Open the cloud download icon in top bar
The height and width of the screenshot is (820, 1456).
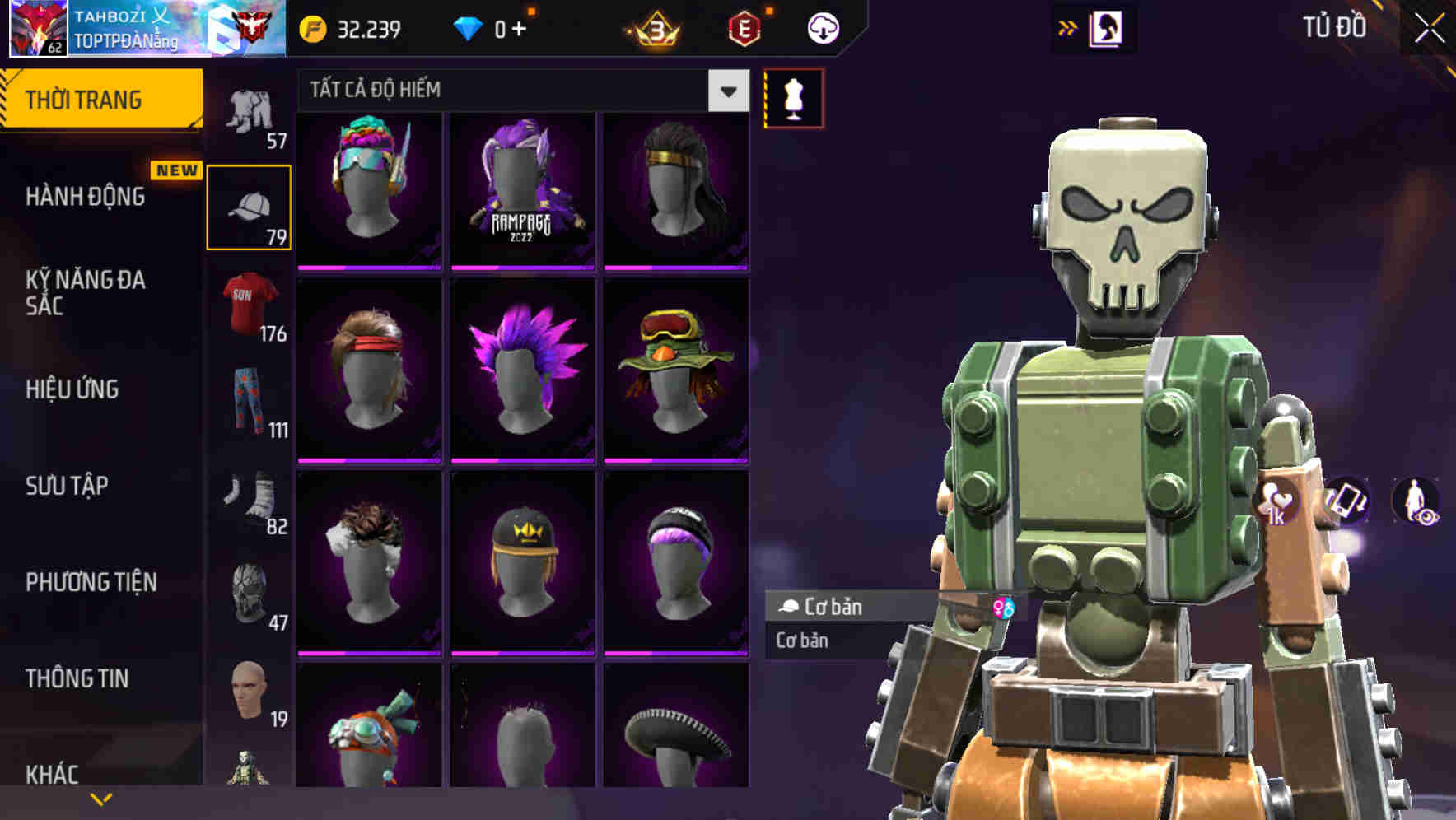coord(820,27)
